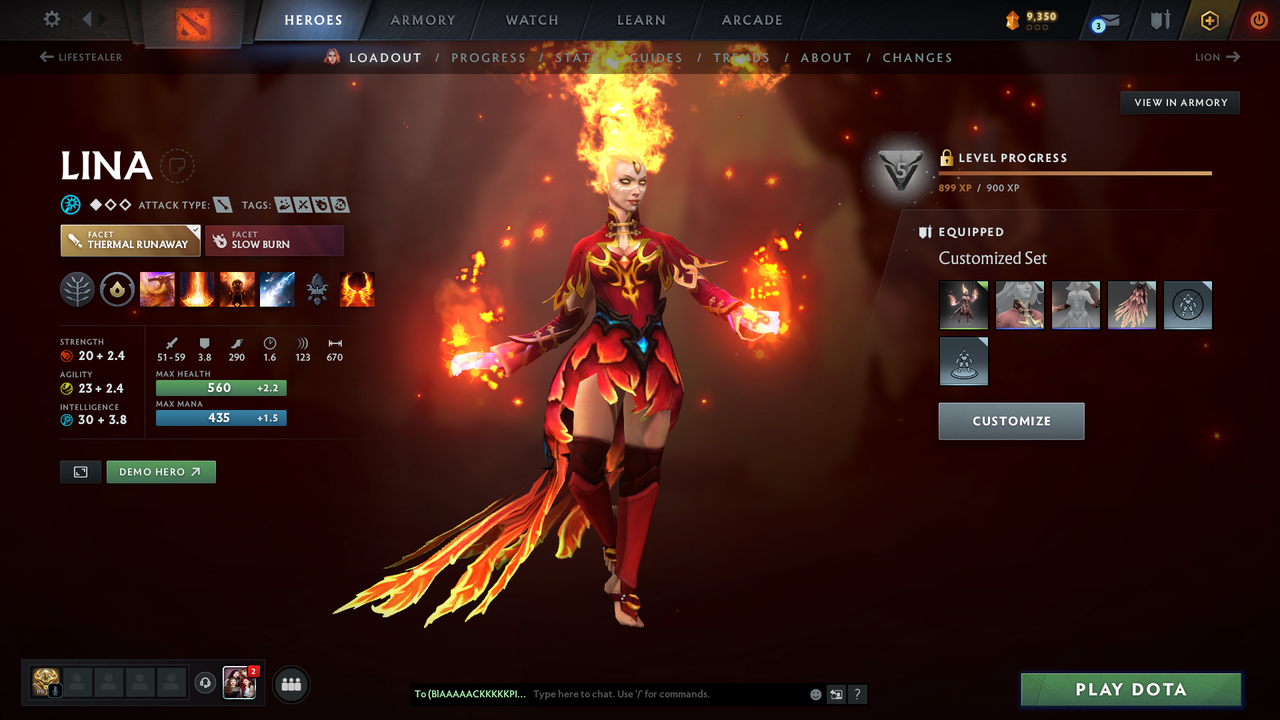Select the Light Strike Array ability icon
The image size is (1280, 720).
click(197, 289)
